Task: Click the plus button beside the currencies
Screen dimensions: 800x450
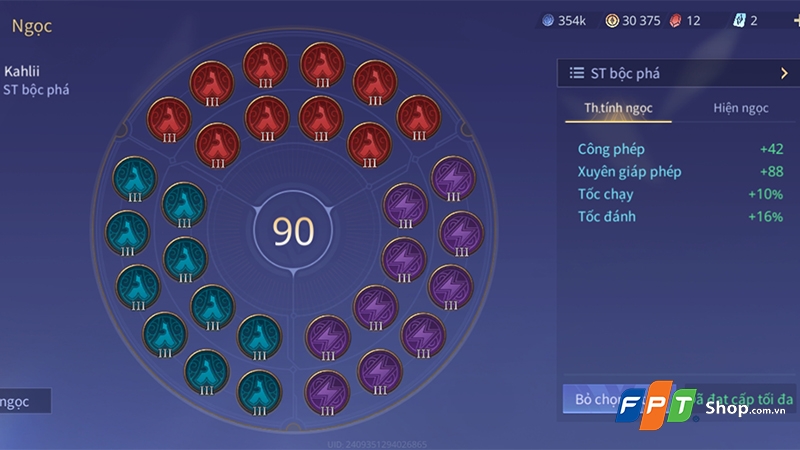Action: [795, 20]
